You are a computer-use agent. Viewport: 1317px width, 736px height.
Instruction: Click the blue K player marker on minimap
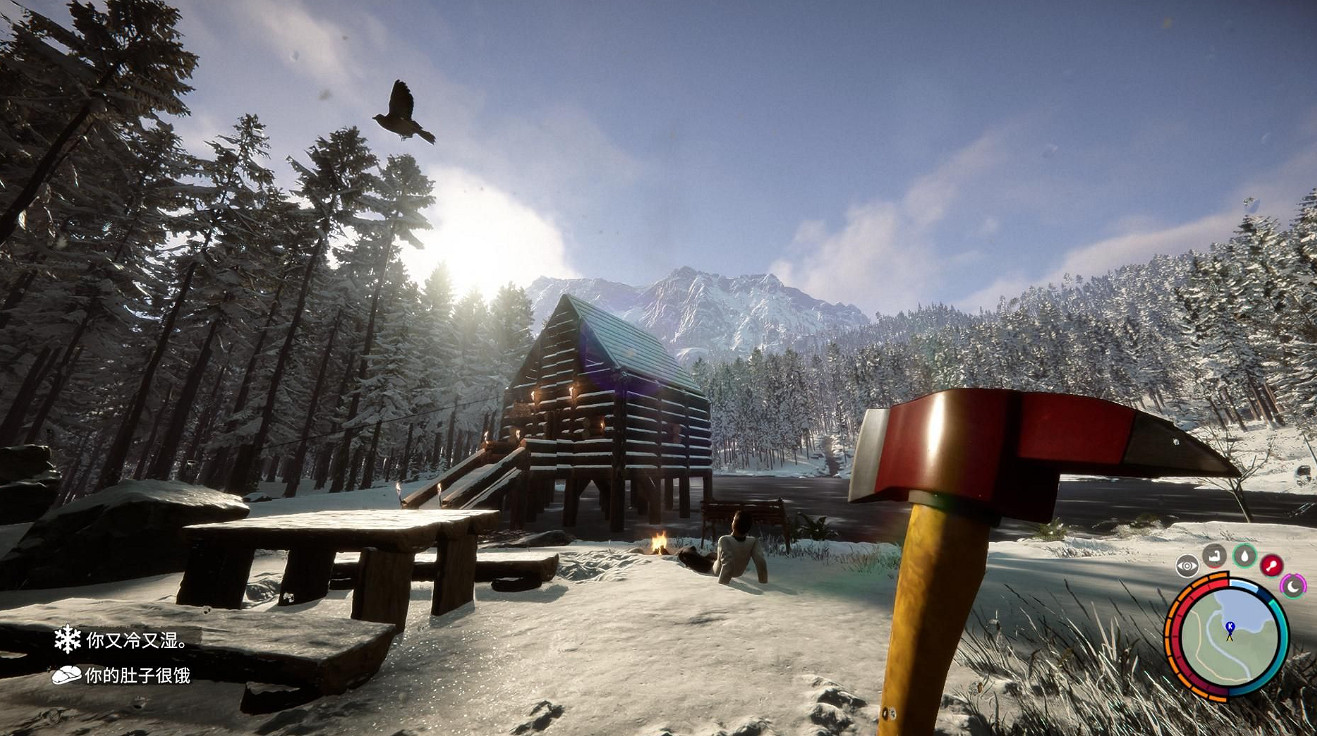pos(1229,628)
